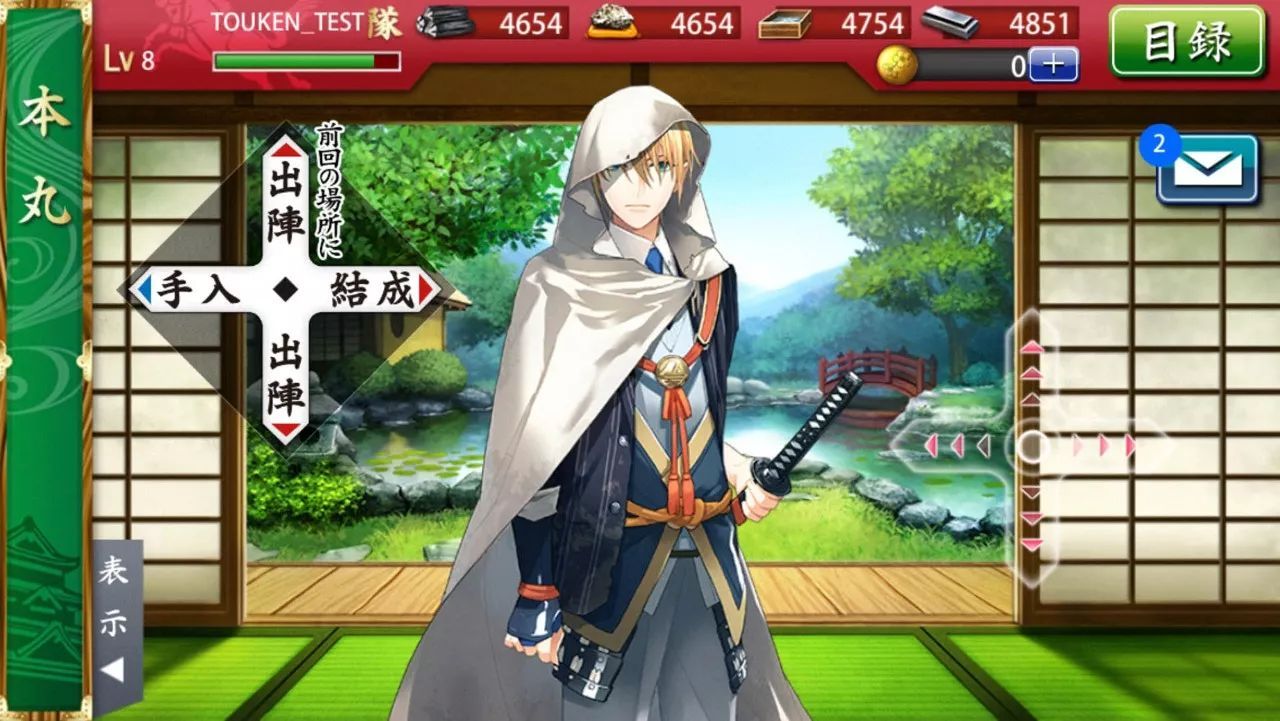Click the charcoal resource icon

448,23
